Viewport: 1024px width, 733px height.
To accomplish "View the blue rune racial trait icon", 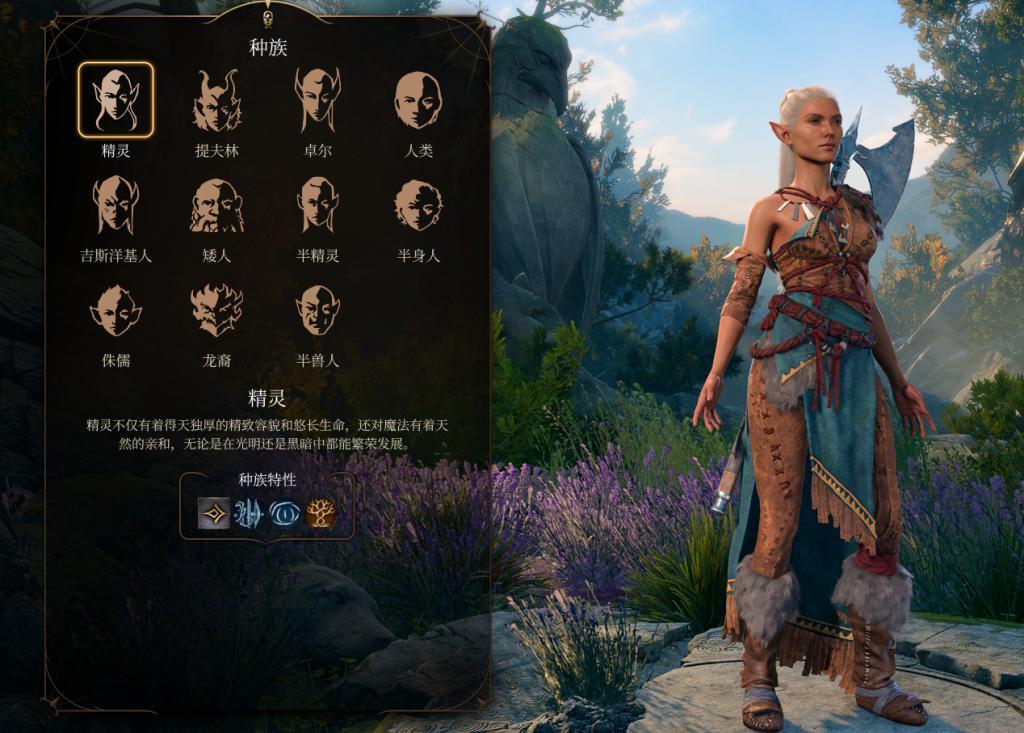I will (249, 513).
